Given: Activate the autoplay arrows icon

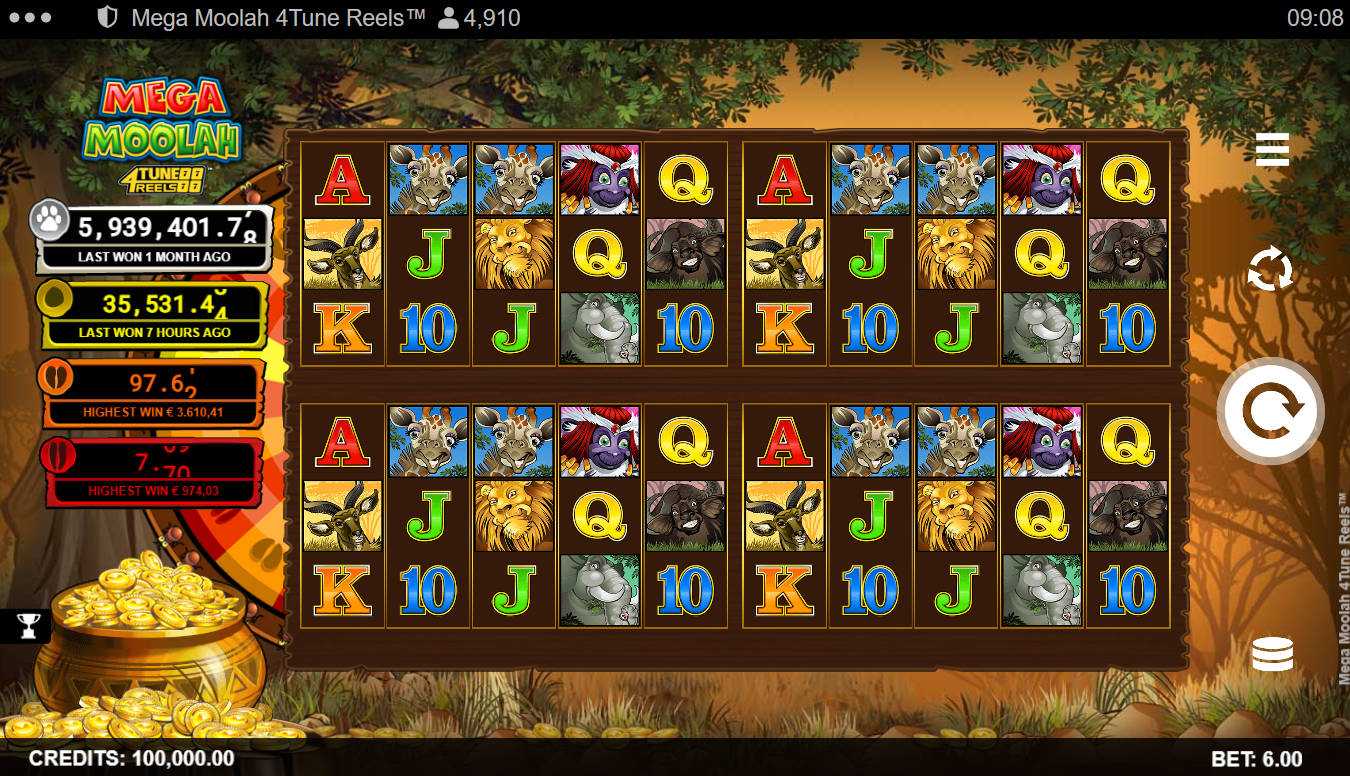Looking at the screenshot, I should [x=1270, y=270].
